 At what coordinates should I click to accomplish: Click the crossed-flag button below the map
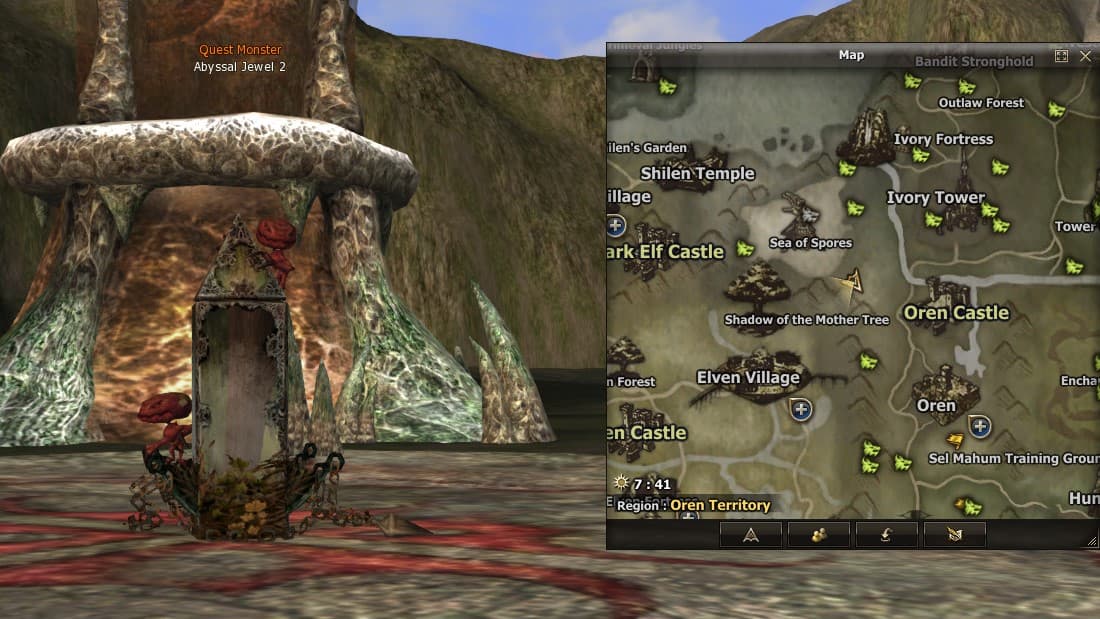pos(954,535)
